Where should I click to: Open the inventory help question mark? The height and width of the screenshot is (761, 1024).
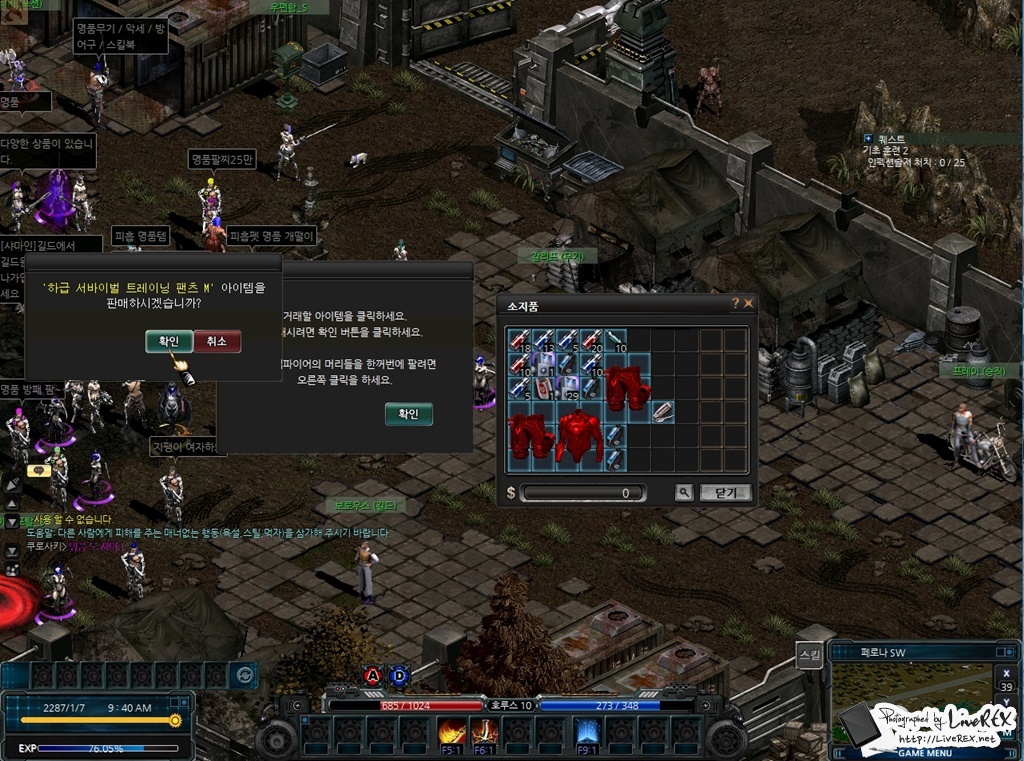735,303
